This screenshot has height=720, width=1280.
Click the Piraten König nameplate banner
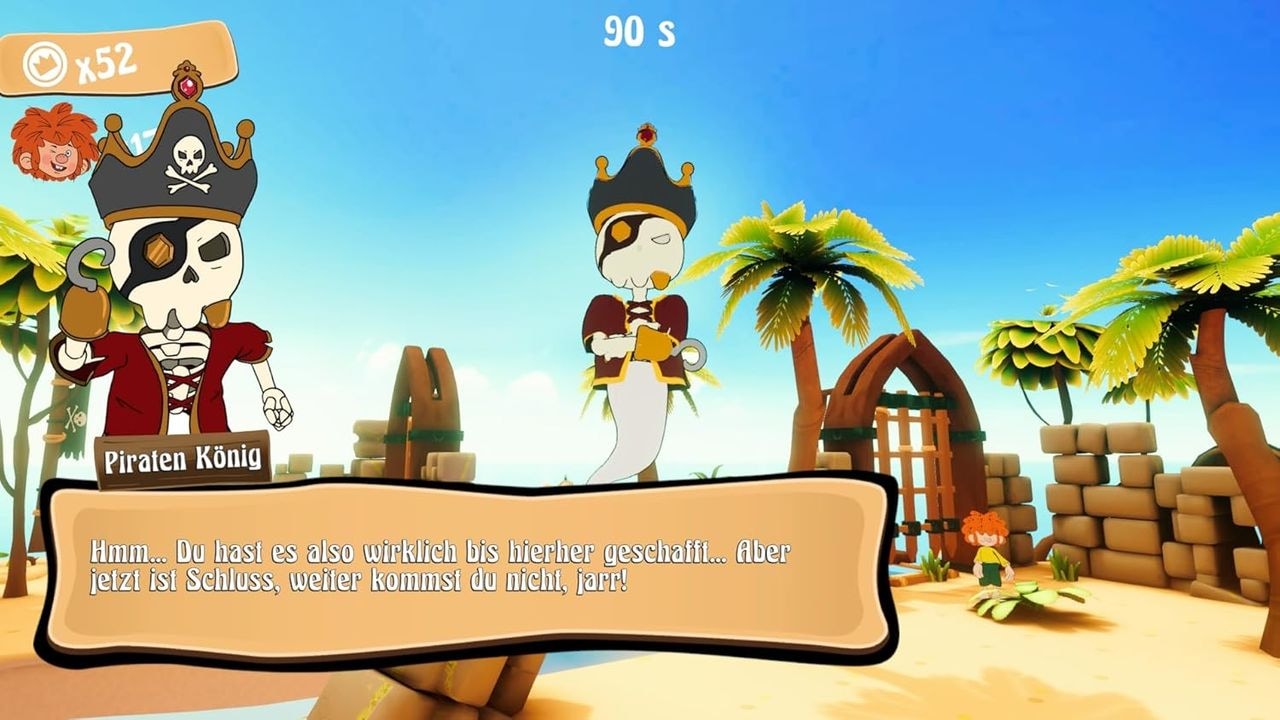tap(183, 459)
